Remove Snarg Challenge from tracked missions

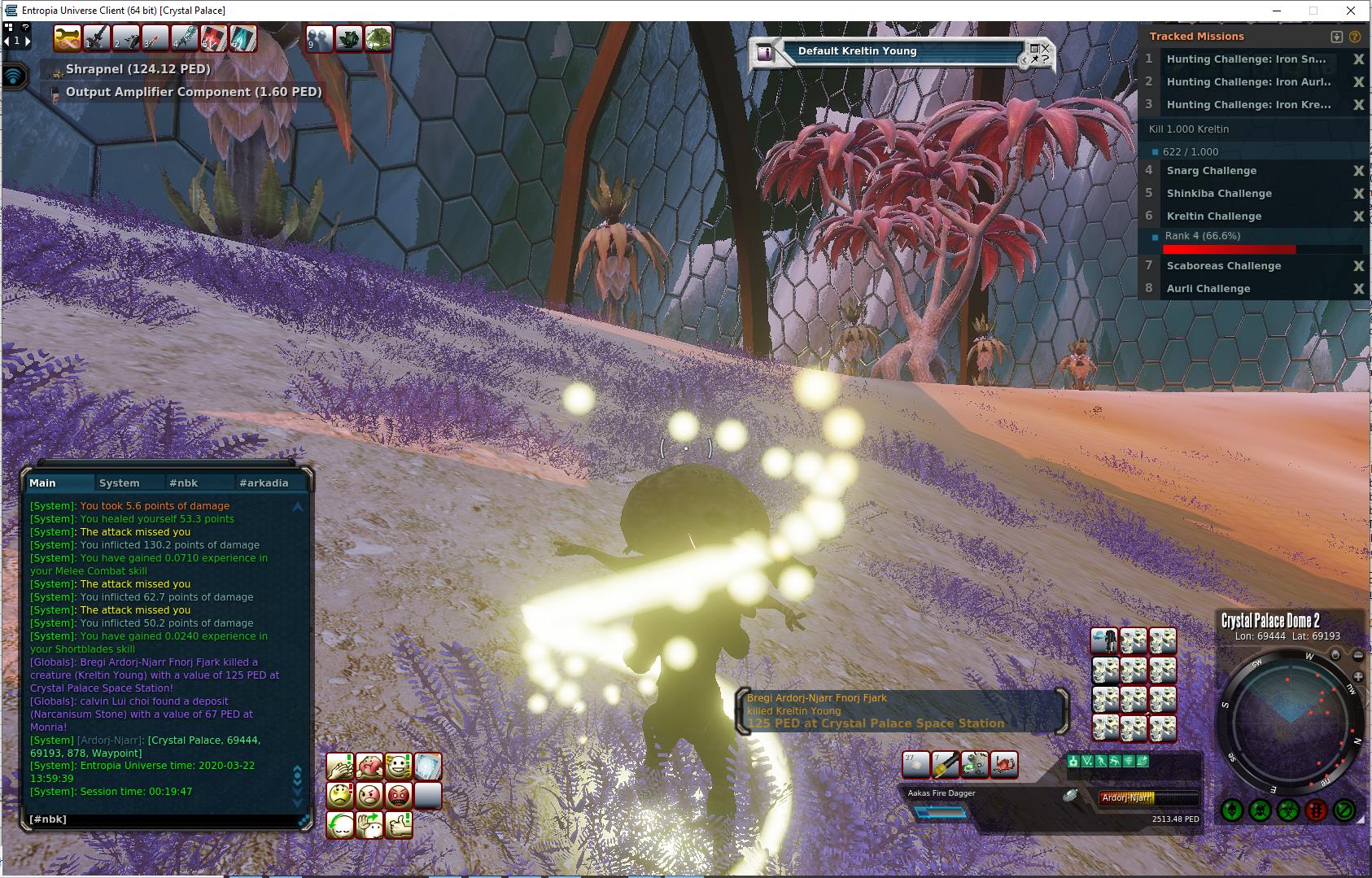[x=1358, y=171]
